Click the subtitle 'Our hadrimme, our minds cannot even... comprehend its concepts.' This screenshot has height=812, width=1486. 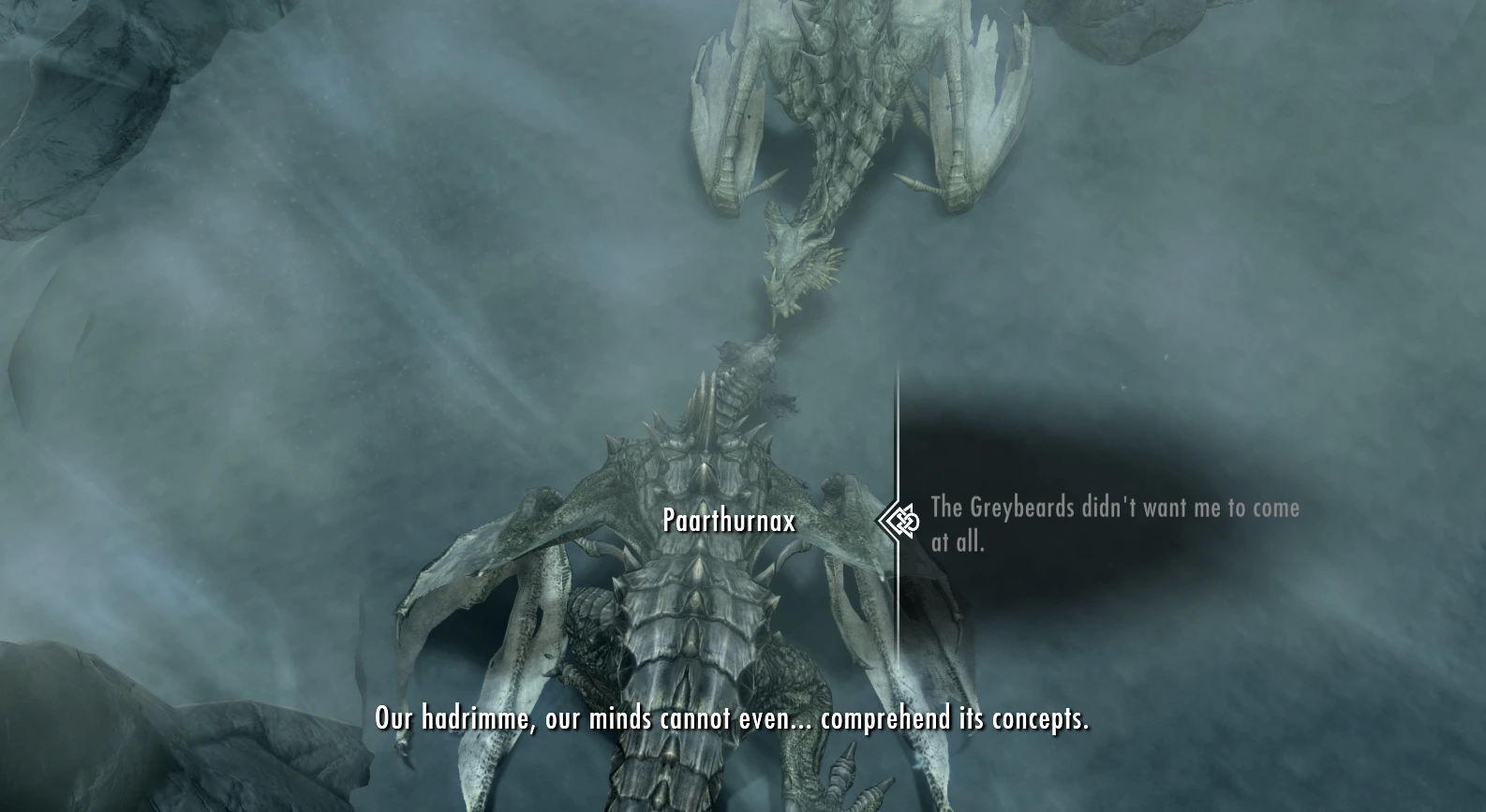click(732, 721)
